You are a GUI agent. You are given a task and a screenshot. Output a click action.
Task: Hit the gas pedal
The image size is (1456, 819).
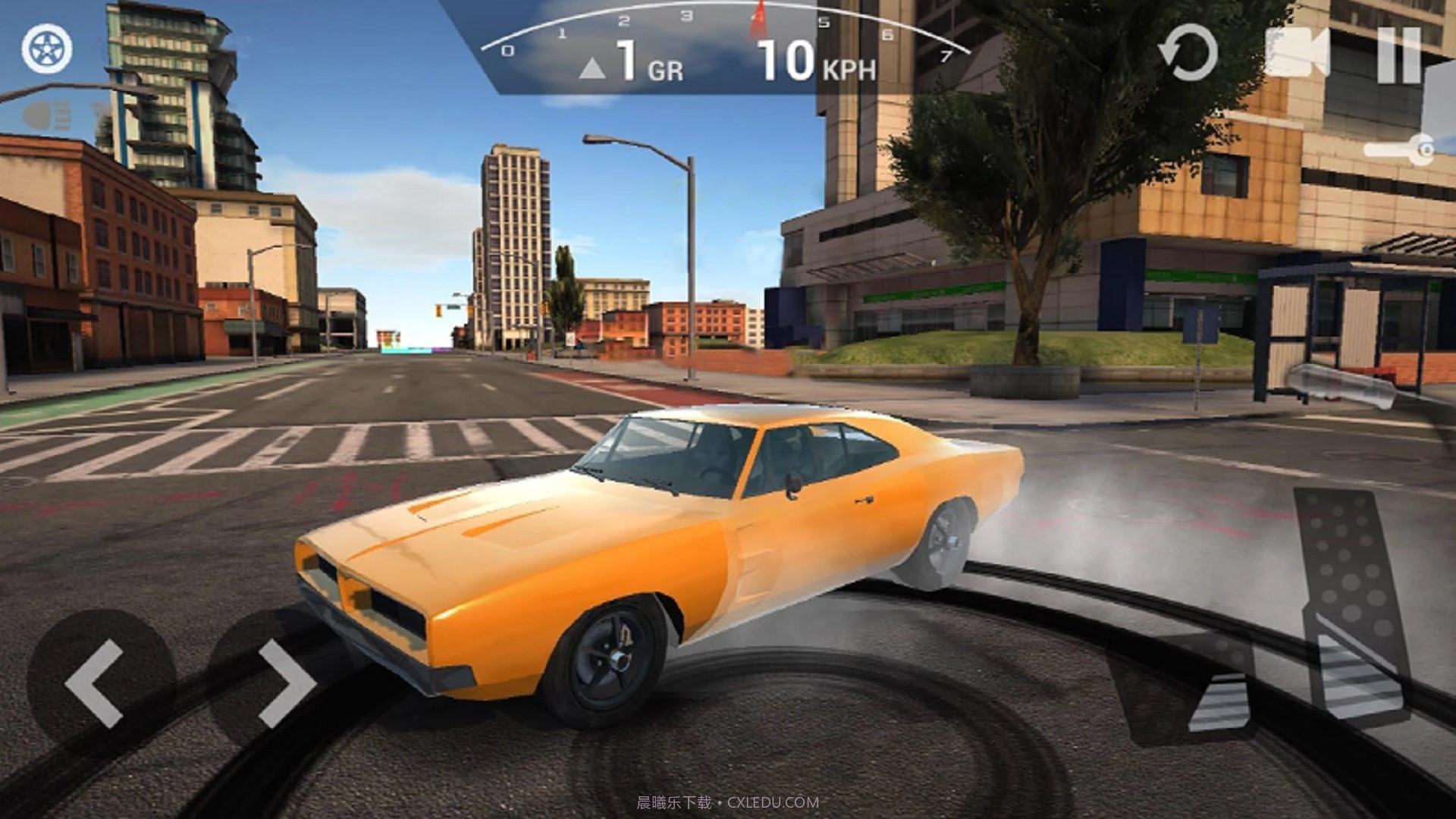(x=1350, y=607)
